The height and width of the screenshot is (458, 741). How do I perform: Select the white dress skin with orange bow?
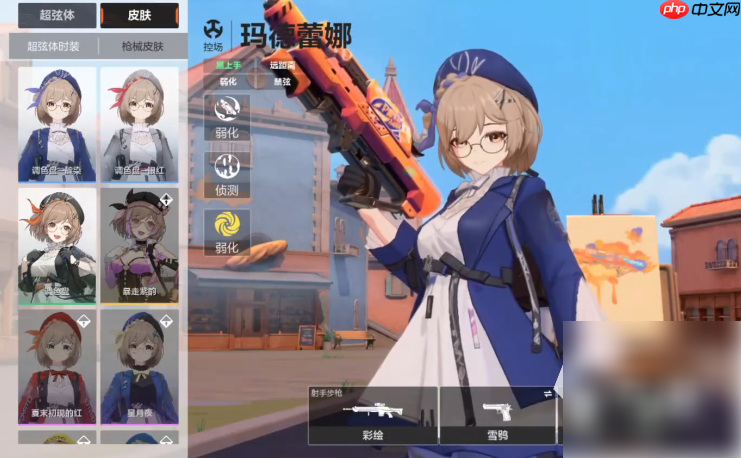[57, 246]
